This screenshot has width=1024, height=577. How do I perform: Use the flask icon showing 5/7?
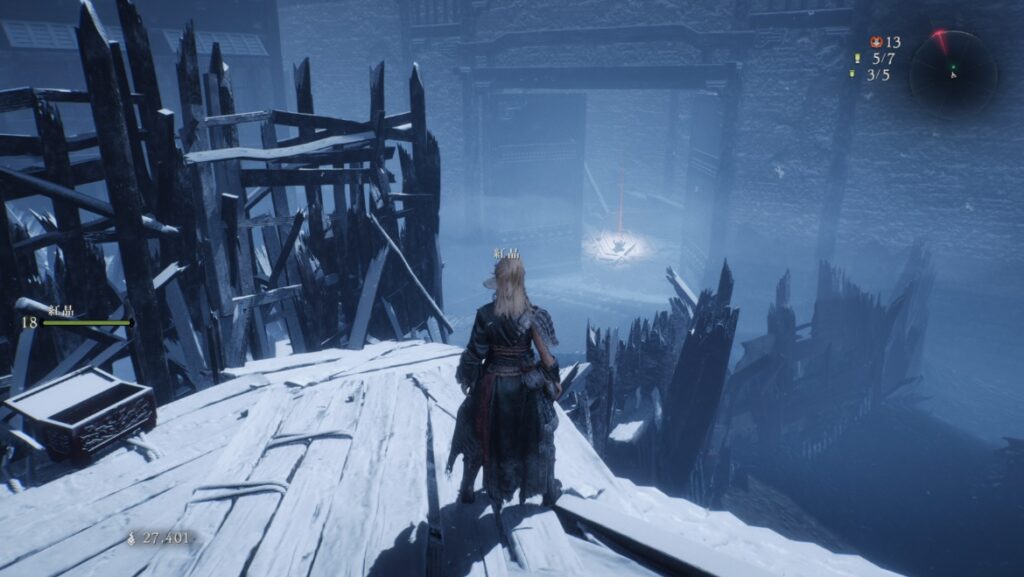[x=856, y=58]
